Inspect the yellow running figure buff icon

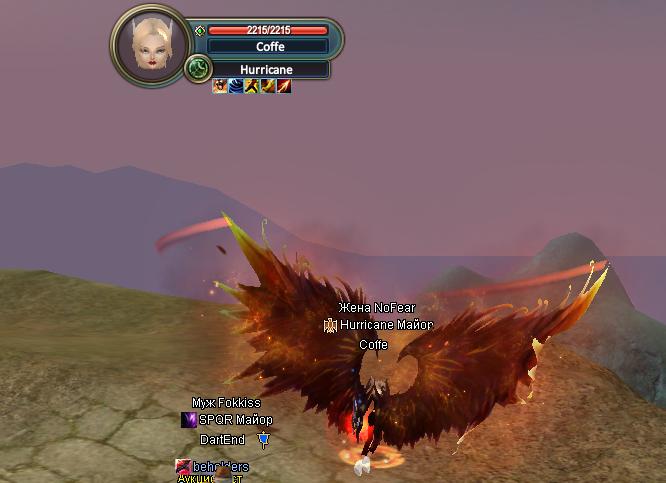coord(252,87)
